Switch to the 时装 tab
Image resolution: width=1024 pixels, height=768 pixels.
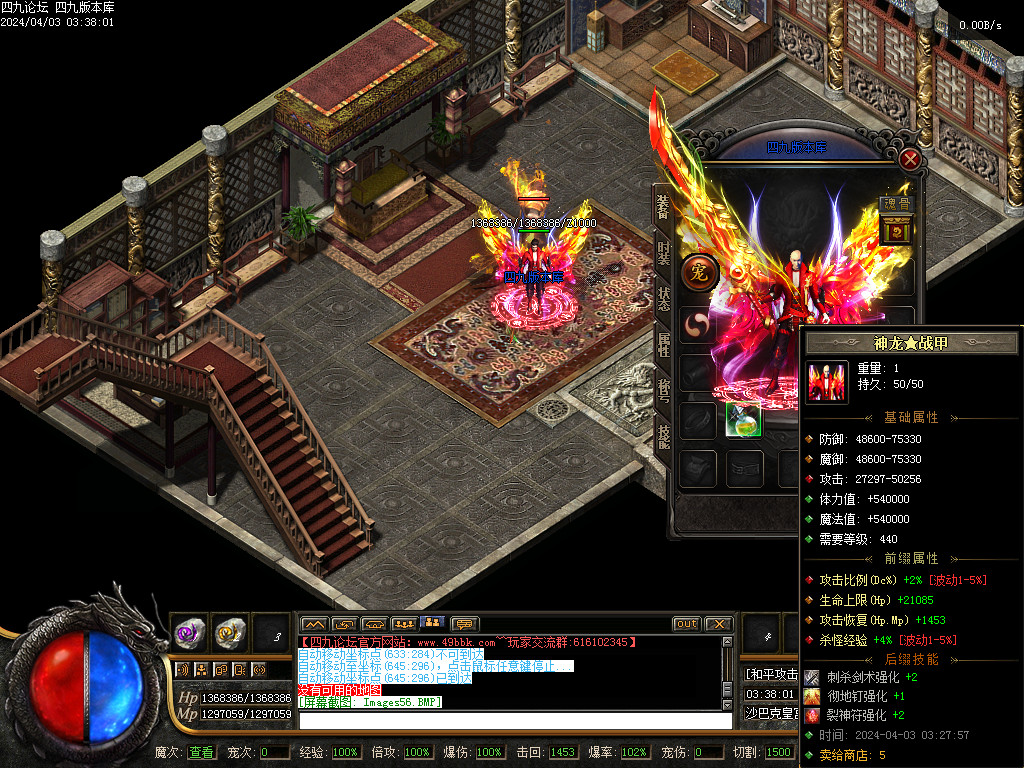(x=663, y=253)
